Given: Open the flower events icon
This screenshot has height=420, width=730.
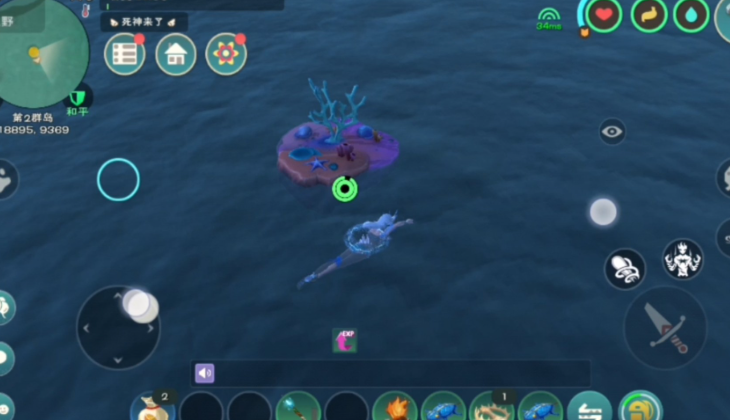Looking at the screenshot, I should (x=226, y=54).
